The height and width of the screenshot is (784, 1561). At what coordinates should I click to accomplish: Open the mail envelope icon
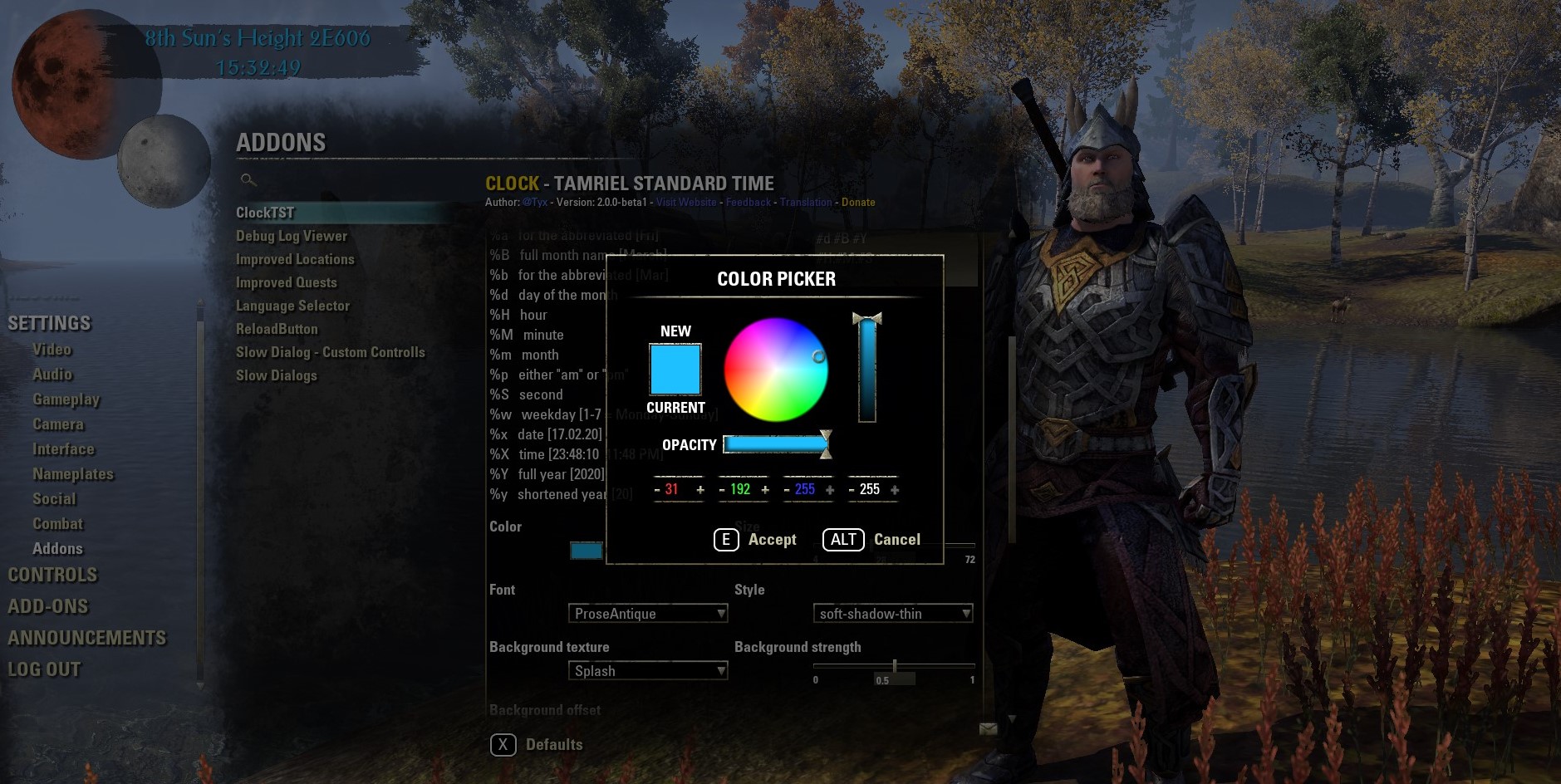pos(989,728)
